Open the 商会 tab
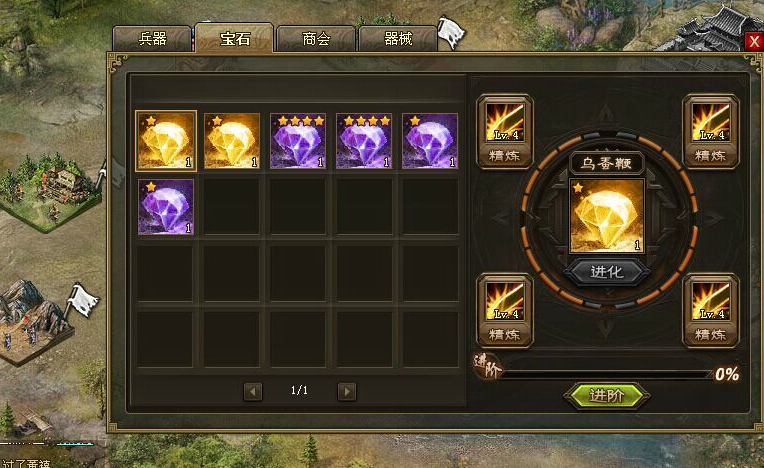Viewport: 764px width, 468px height. 316,39
